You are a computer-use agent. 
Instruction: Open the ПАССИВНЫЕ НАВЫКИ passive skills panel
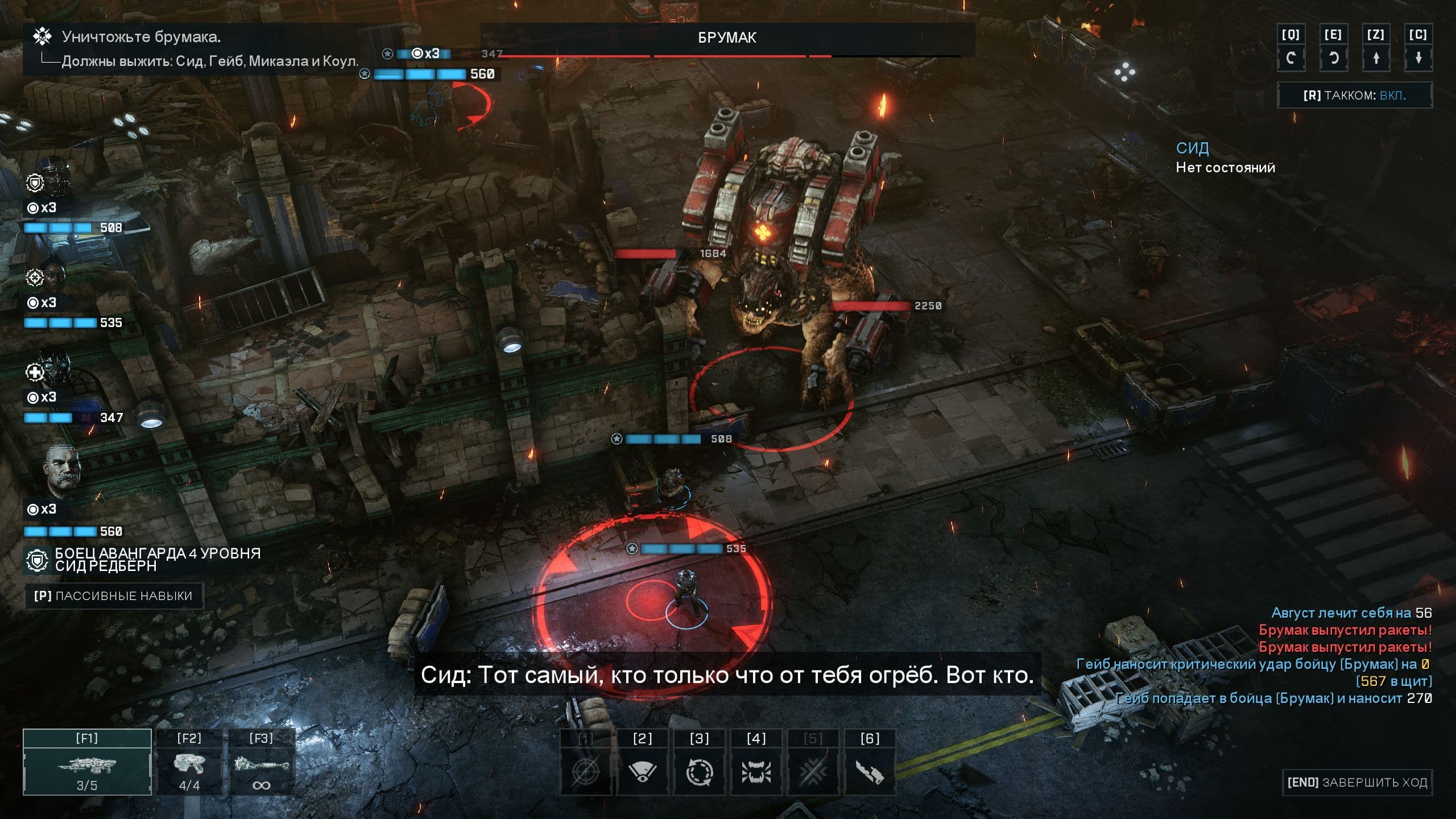(113, 596)
